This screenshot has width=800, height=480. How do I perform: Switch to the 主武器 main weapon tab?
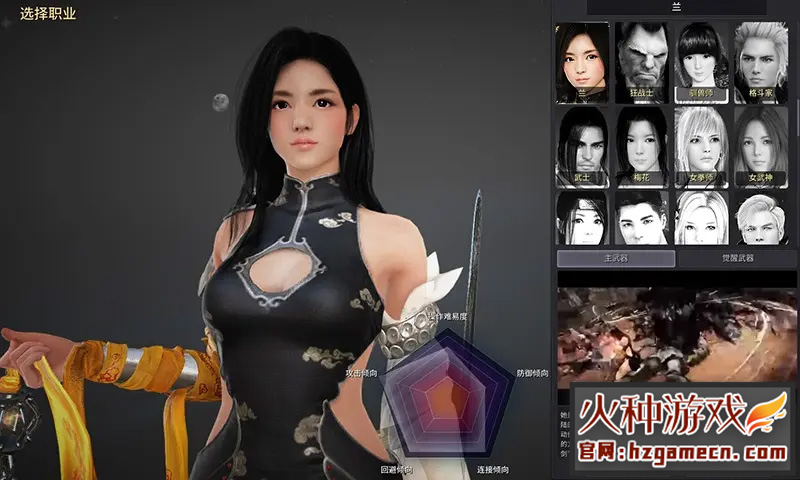coord(614,258)
